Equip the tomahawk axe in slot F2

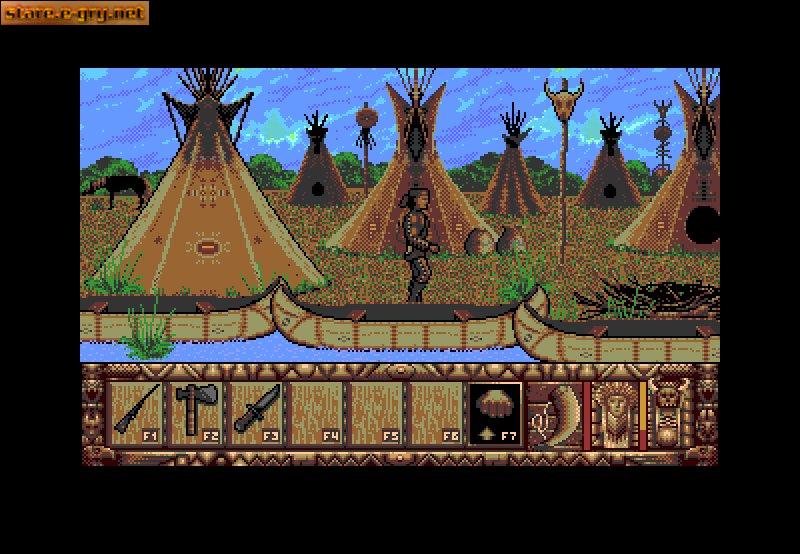pos(197,410)
